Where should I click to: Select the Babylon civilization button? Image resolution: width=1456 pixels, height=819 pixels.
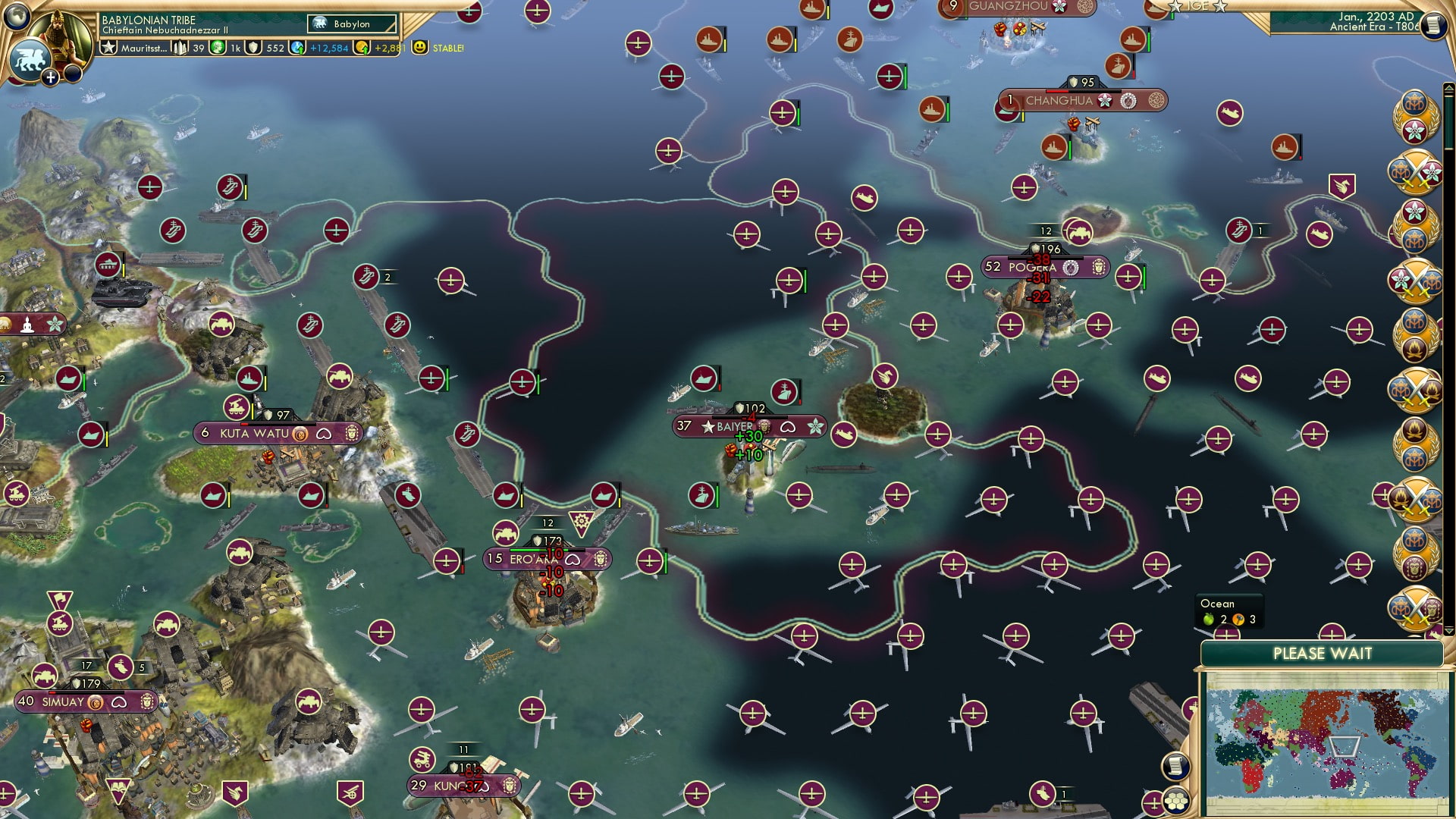pyautogui.click(x=352, y=24)
